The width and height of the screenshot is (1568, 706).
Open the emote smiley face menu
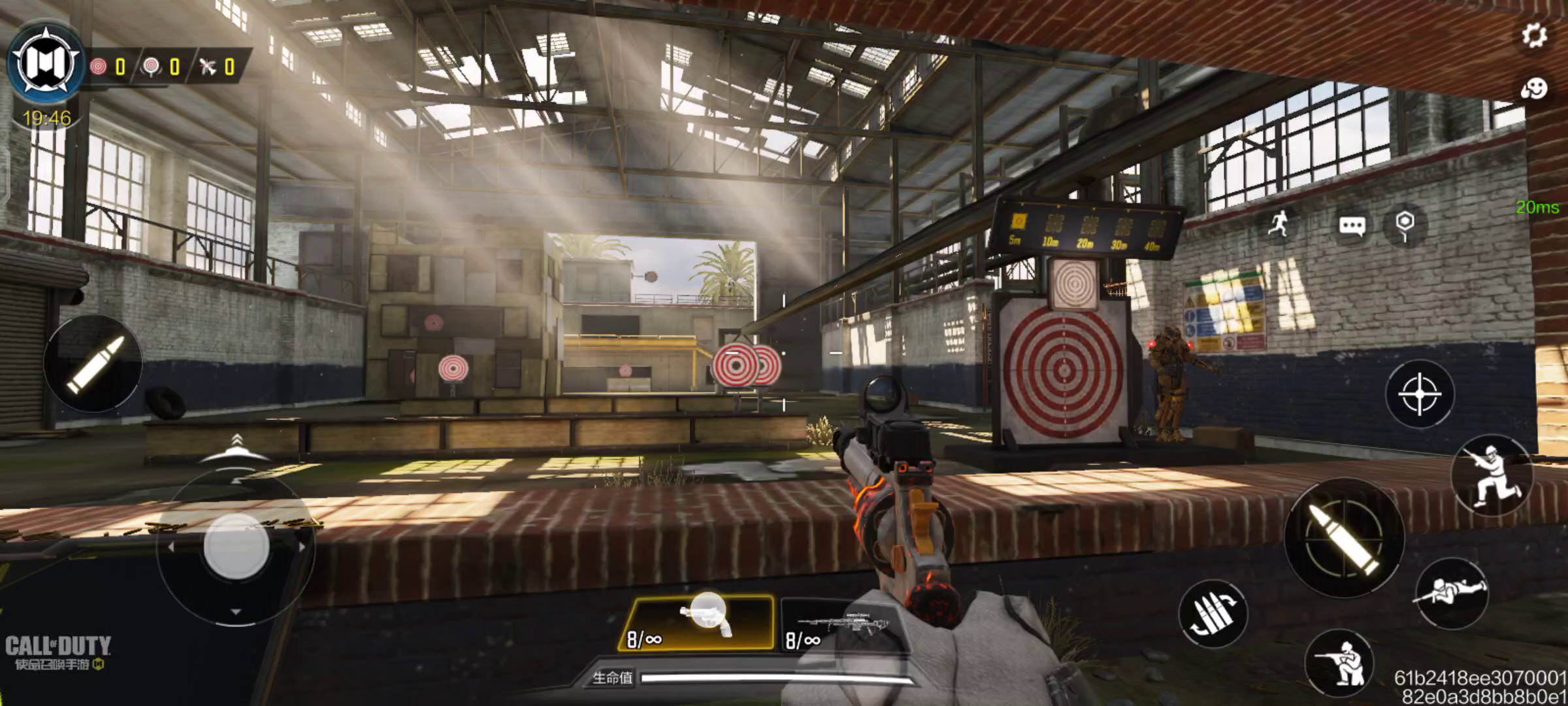pyautogui.click(x=1533, y=88)
